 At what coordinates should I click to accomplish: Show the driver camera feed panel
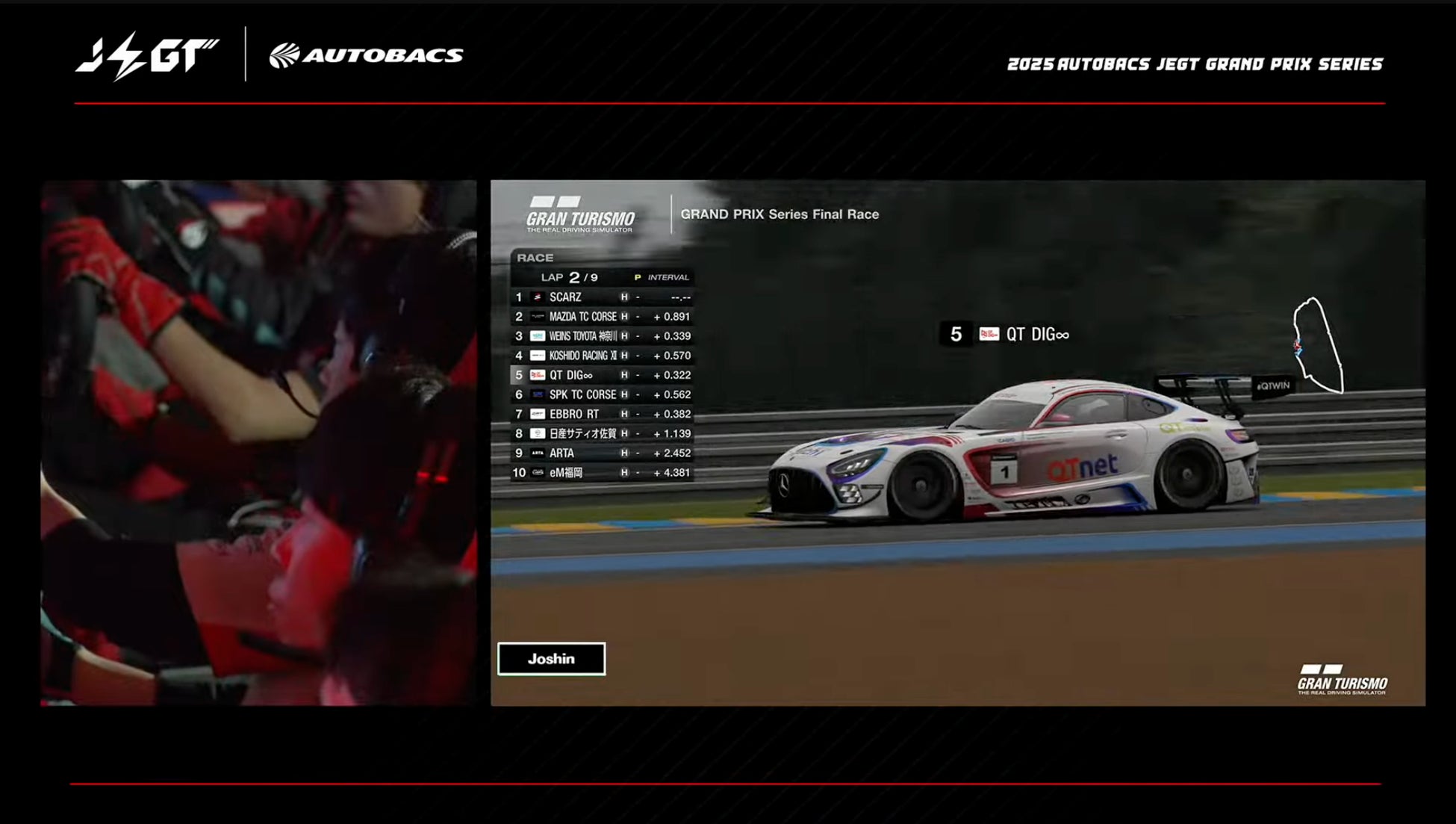(x=258, y=442)
